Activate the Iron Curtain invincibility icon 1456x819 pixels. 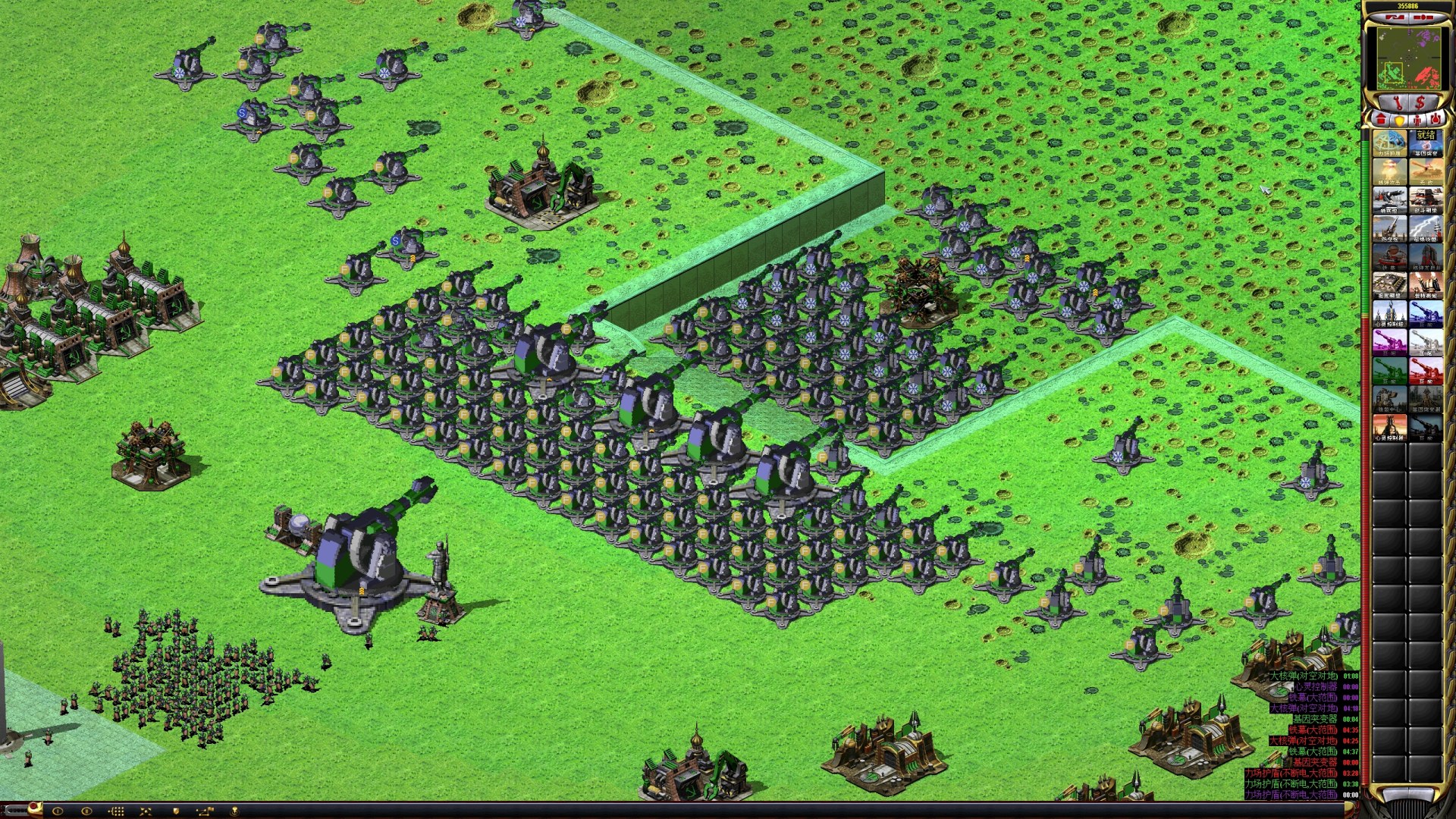point(1426,171)
